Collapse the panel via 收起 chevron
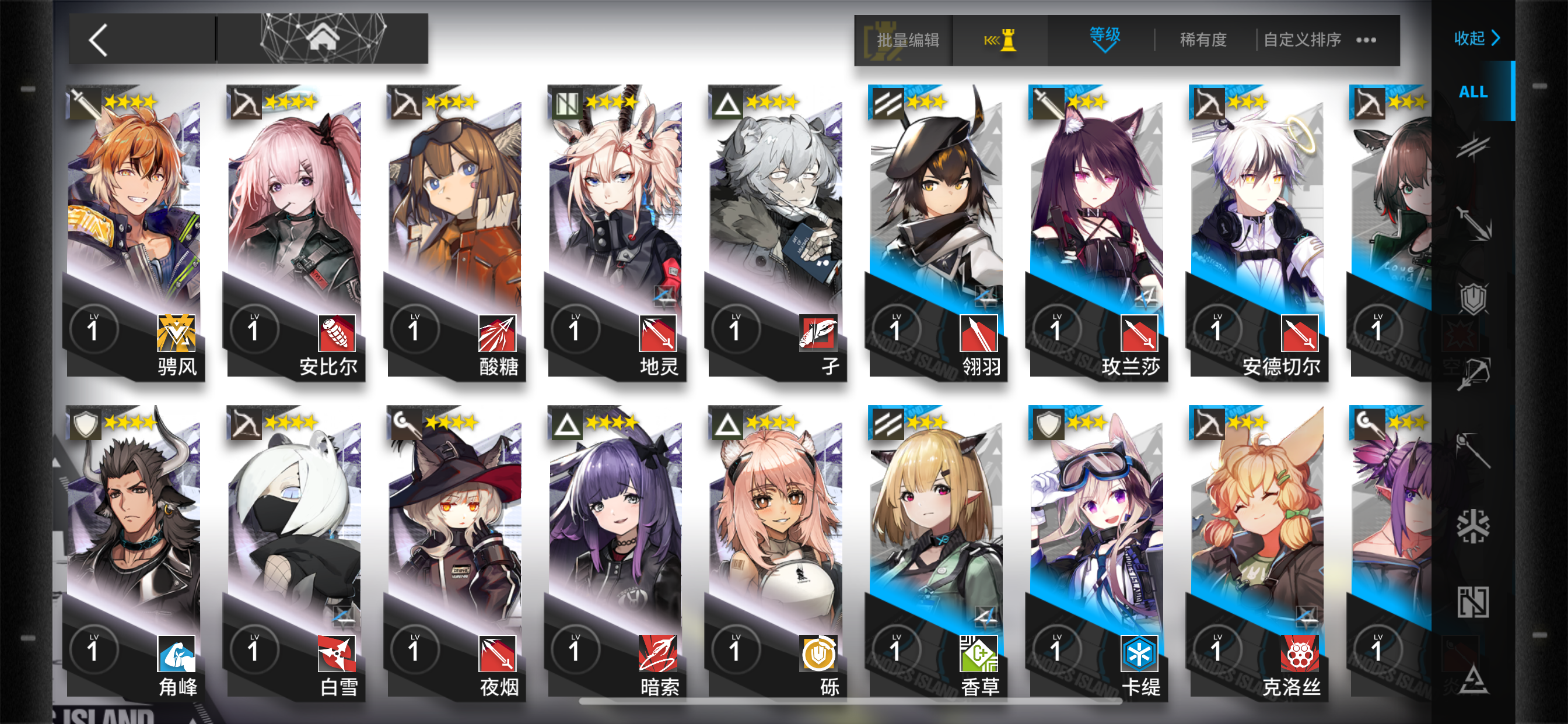1568x724 pixels. (x=1478, y=38)
